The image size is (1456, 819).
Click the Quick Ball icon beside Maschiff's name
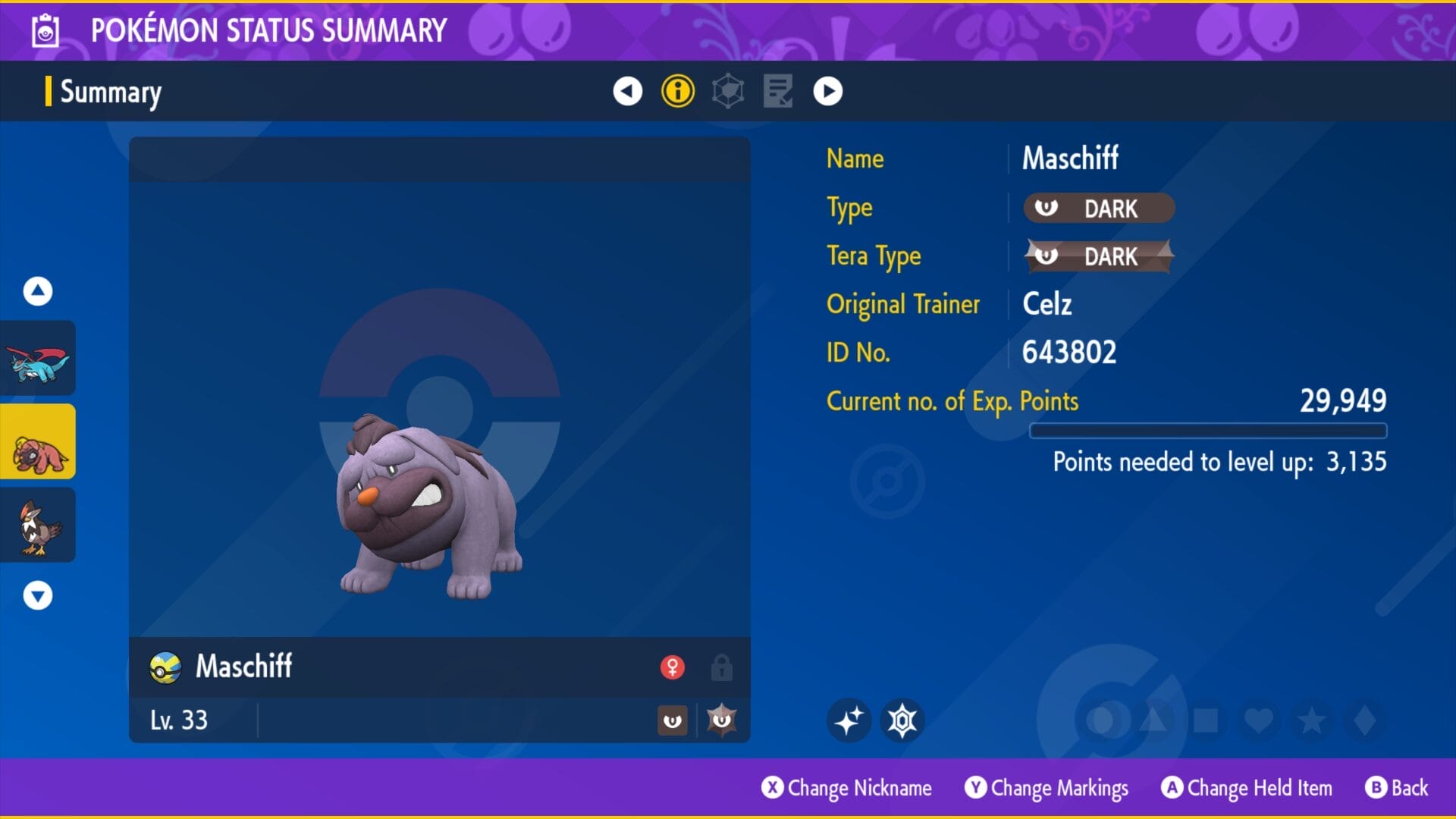[x=165, y=667]
